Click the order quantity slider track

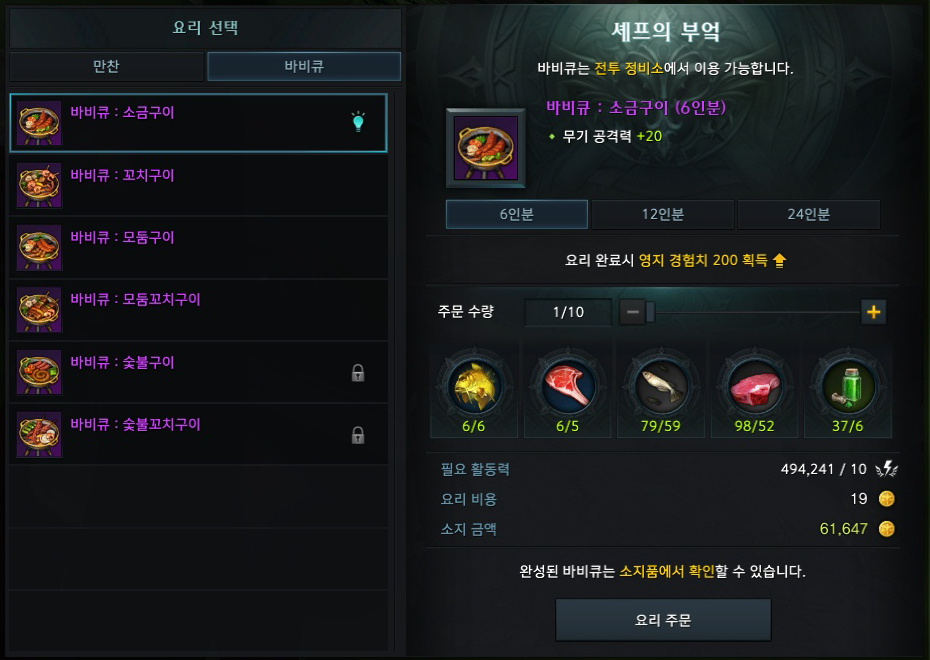755,312
